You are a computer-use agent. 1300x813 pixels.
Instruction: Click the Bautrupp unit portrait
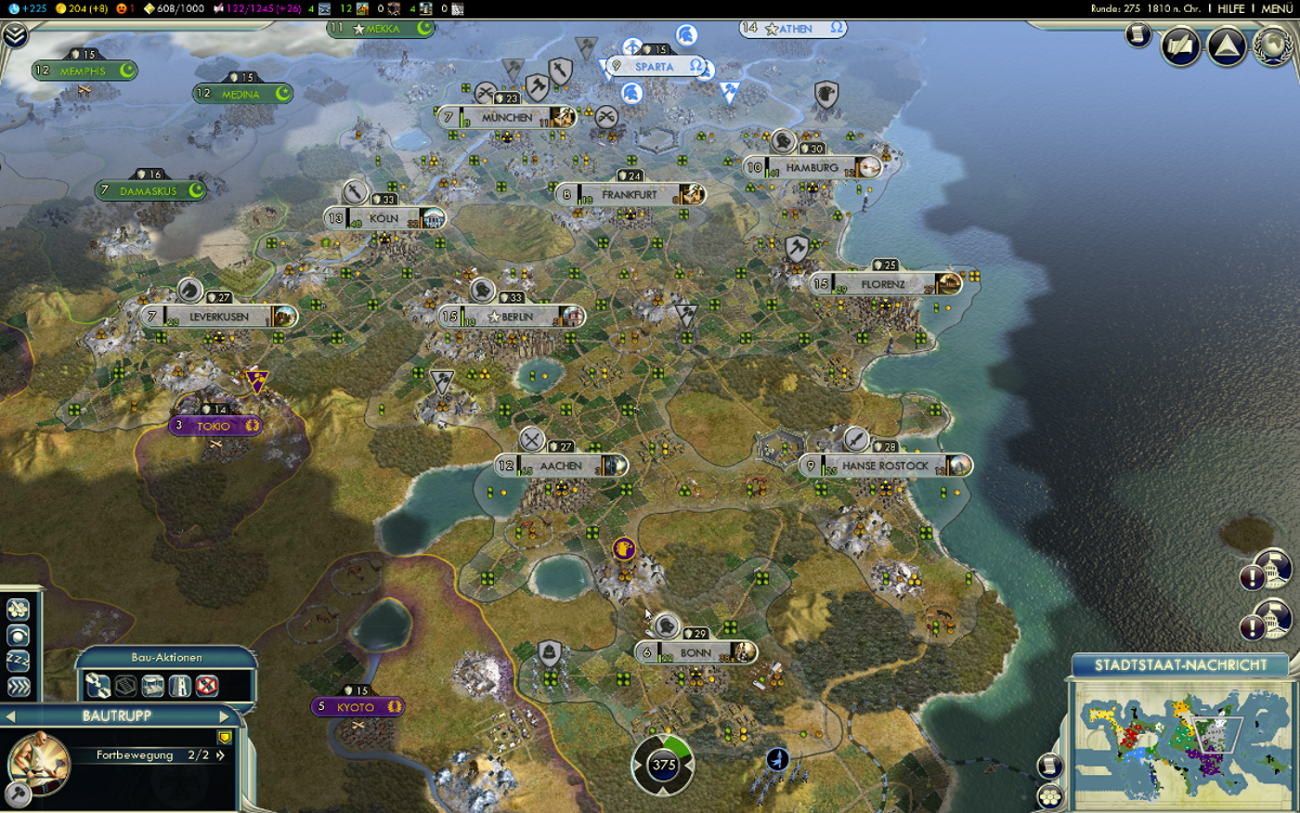(42, 765)
